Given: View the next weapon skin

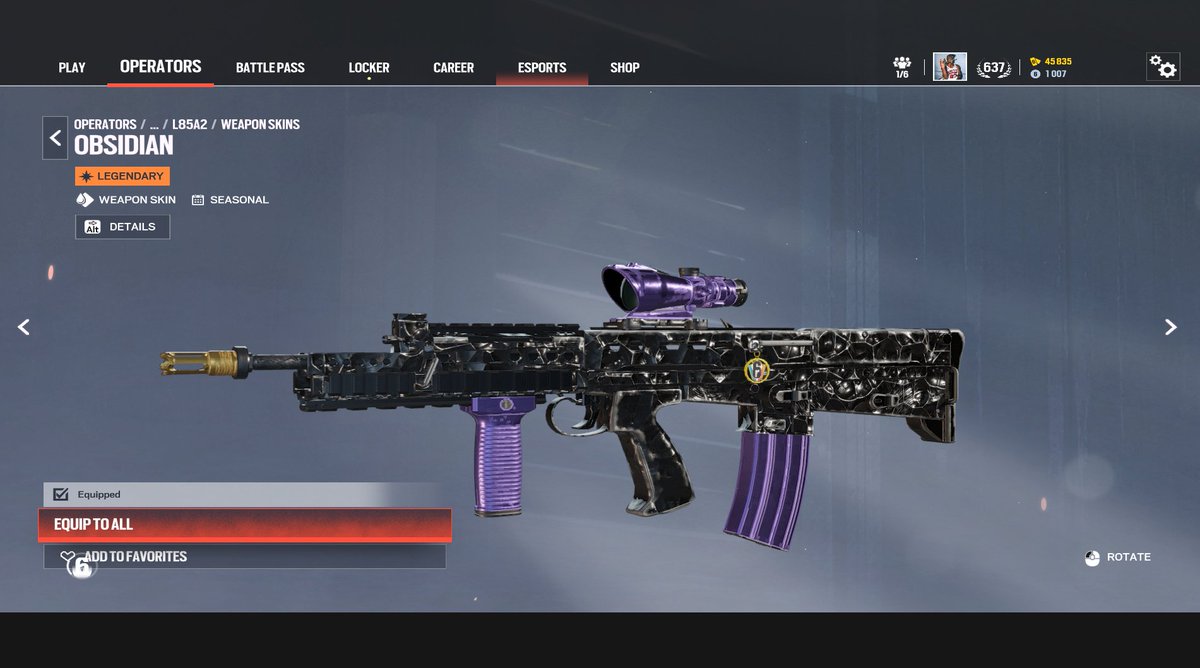Looking at the screenshot, I should point(1171,327).
